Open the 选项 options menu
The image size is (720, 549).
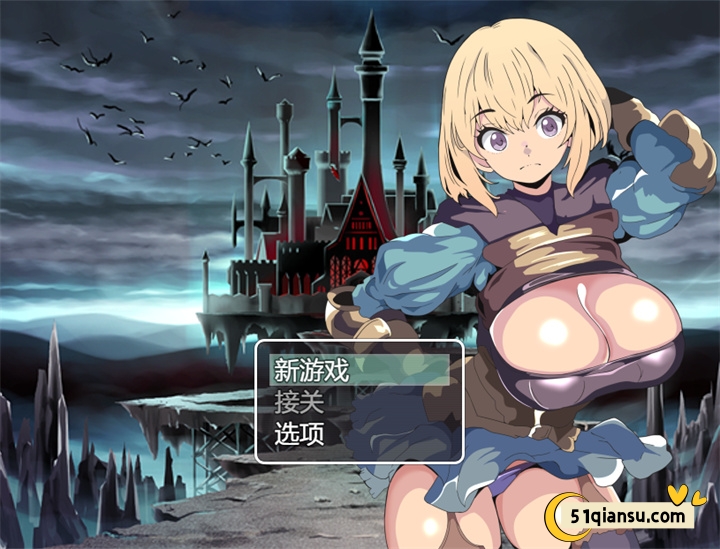[x=300, y=435]
